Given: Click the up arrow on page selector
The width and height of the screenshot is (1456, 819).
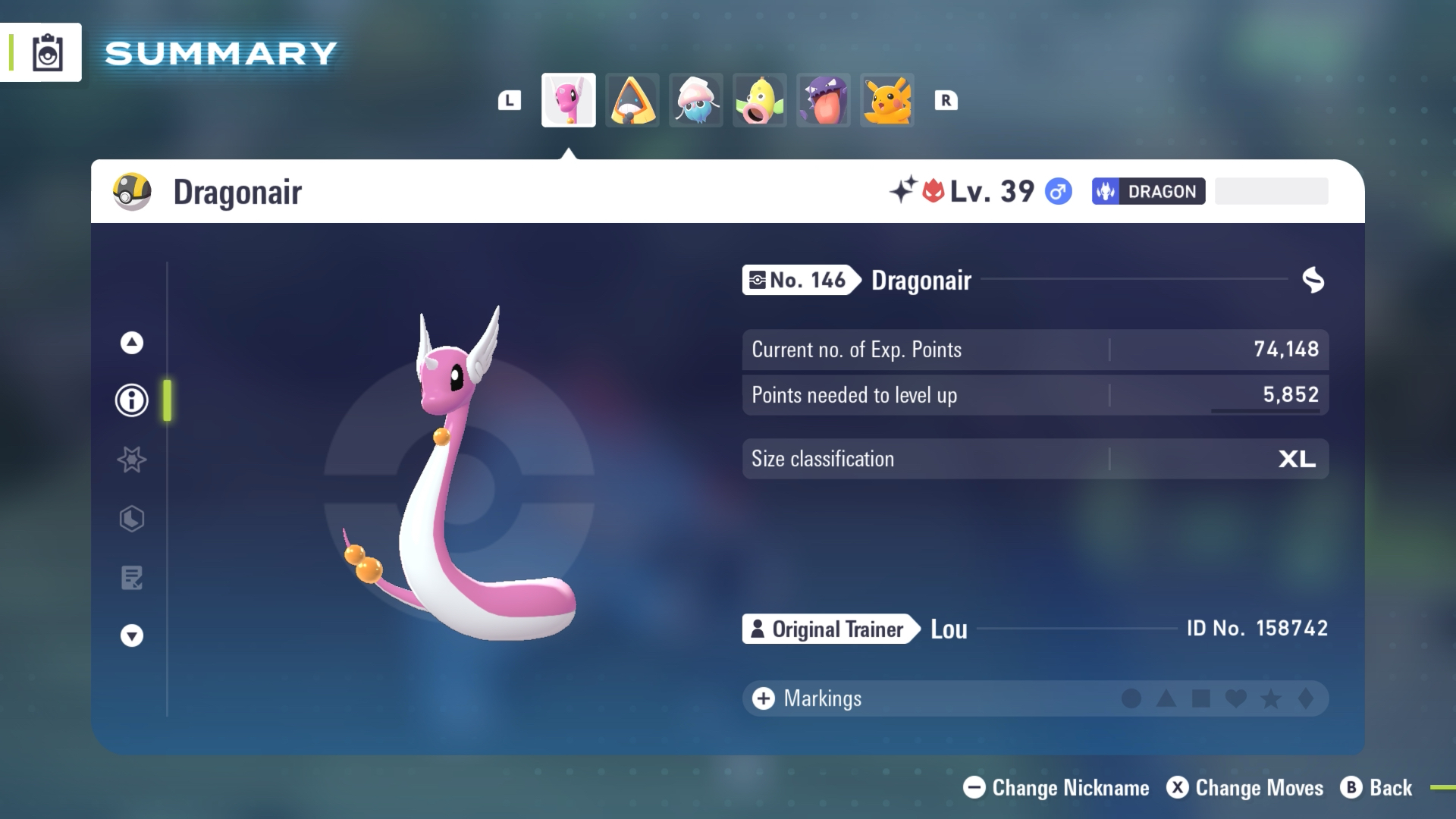Looking at the screenshot, I should (132, 343).
